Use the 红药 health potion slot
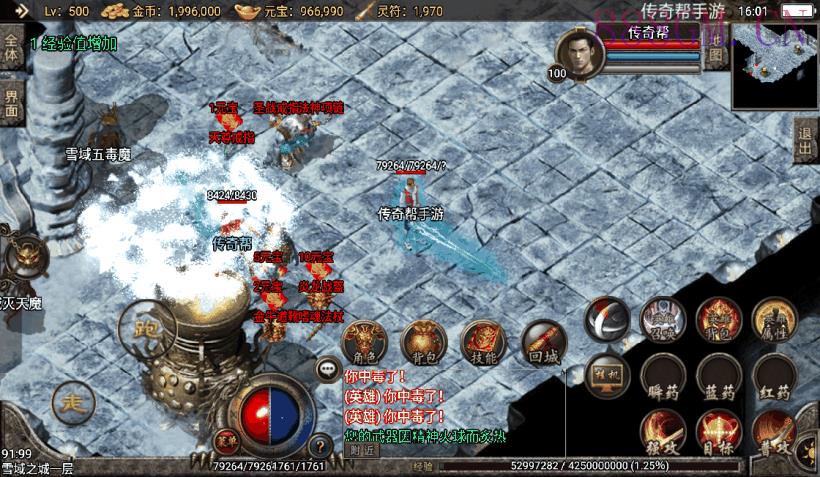Viewport: 820px width, 477px height. point(775,378)
